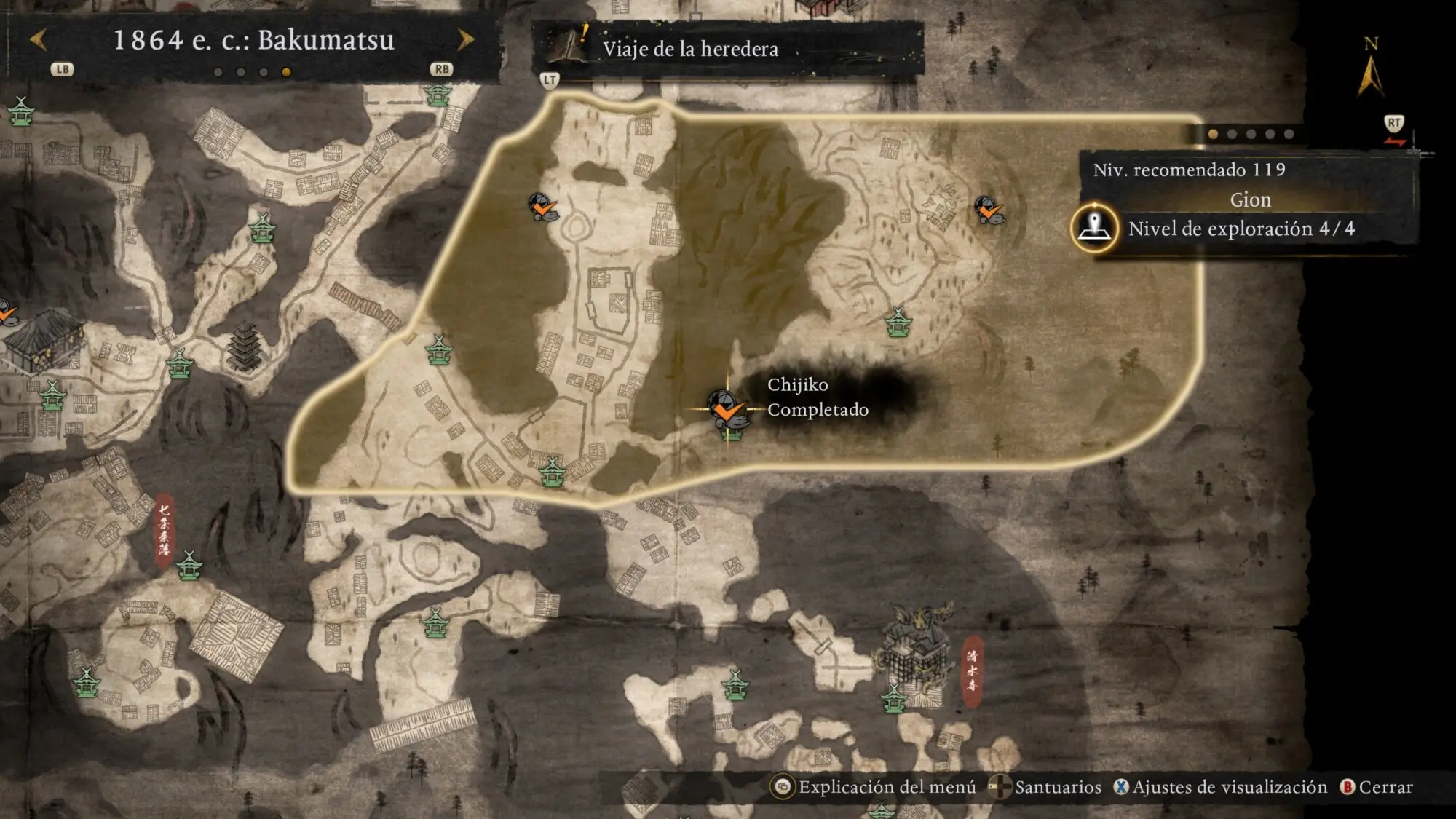Select the Chijiko completed mission marker
1456x819 pixels.
tap(726, 408)
